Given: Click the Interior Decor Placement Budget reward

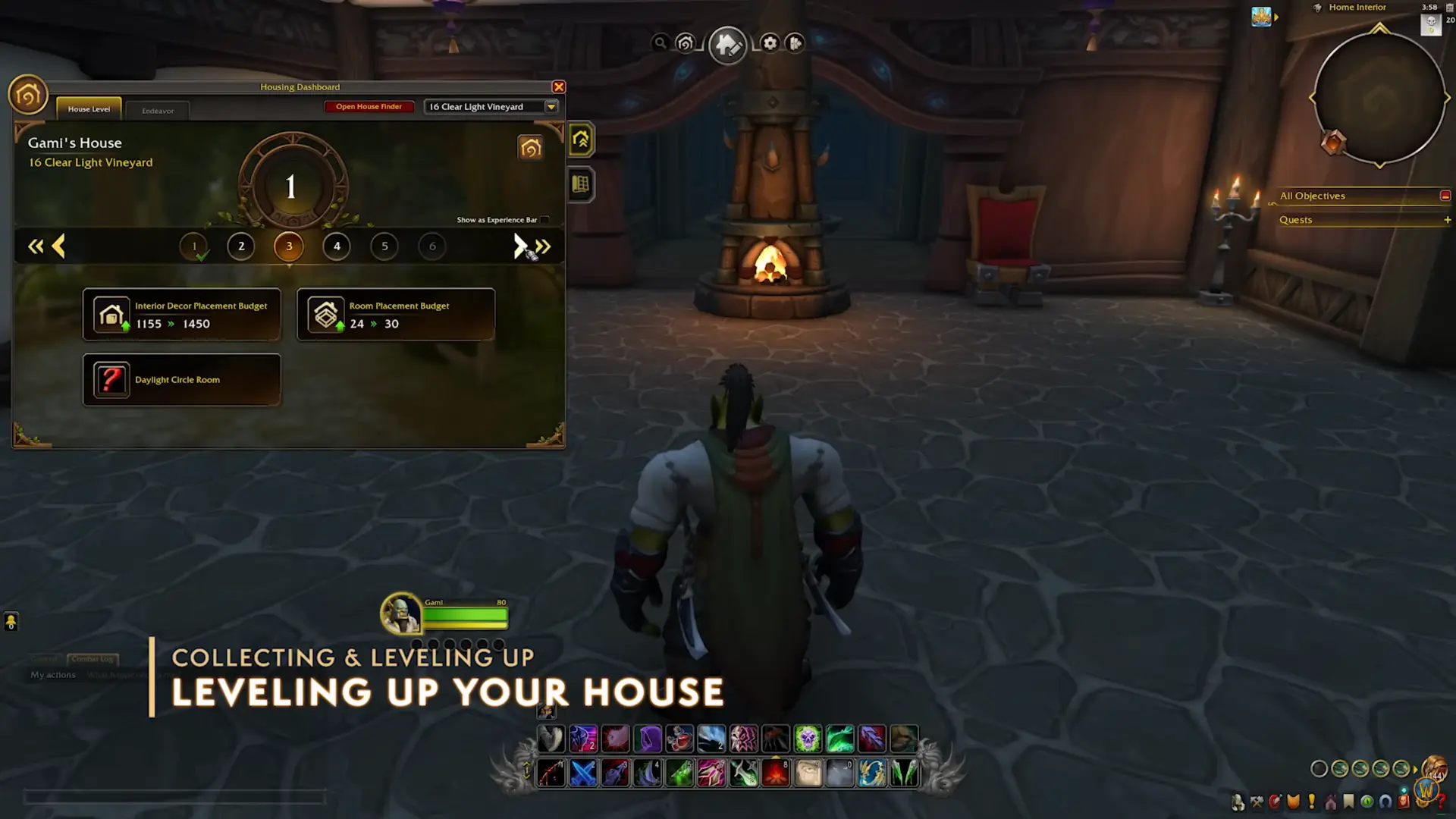Looking at the screenshot, I should click(181, 315).
